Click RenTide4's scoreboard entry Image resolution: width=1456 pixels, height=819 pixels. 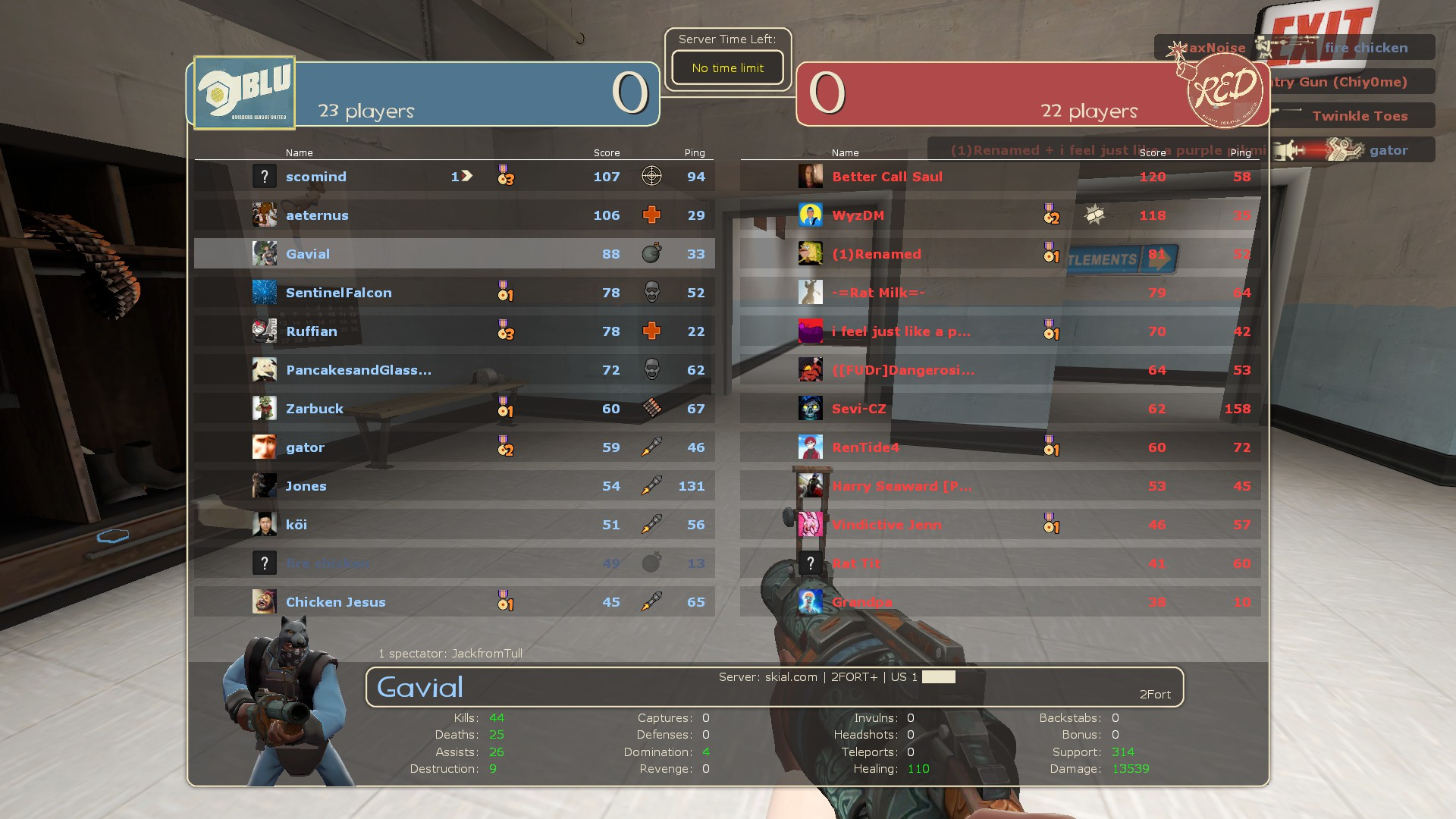click(x=999, y=447)
